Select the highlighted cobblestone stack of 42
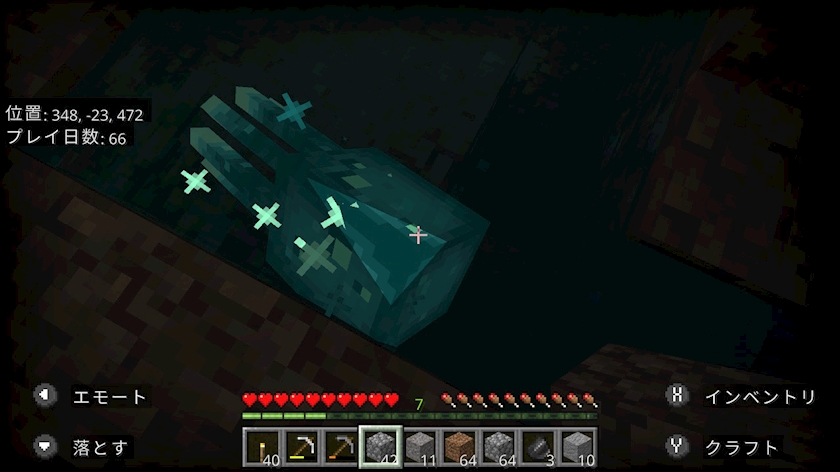 pos(381,447)
